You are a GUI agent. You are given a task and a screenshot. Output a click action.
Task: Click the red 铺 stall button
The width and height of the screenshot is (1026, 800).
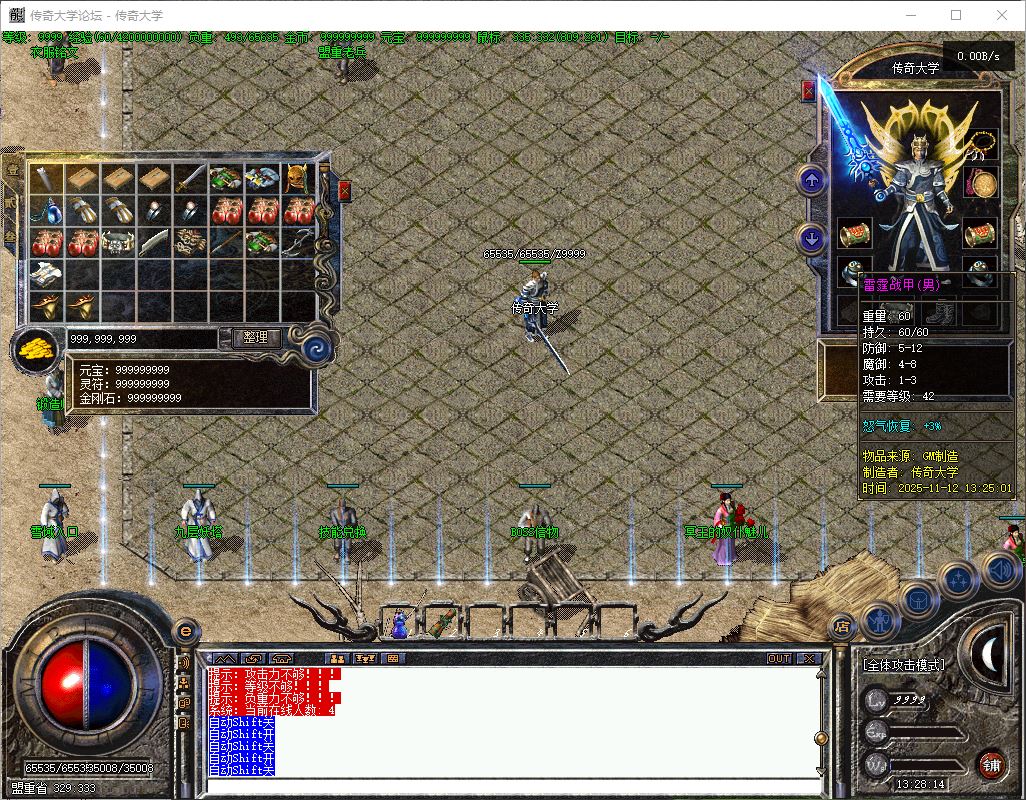(x=990, y=765)
